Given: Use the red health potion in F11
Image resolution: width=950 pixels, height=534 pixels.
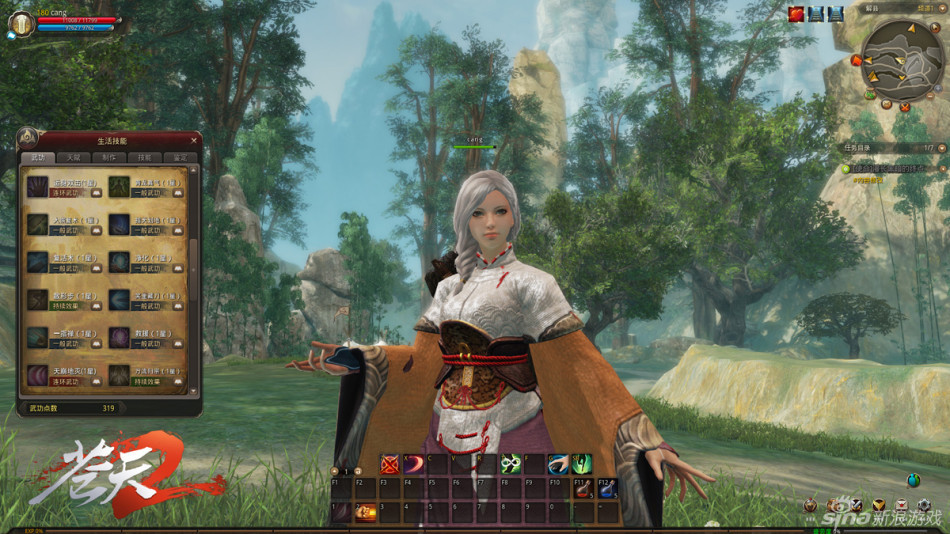Looking at the screenshot, I should [583, 489].
